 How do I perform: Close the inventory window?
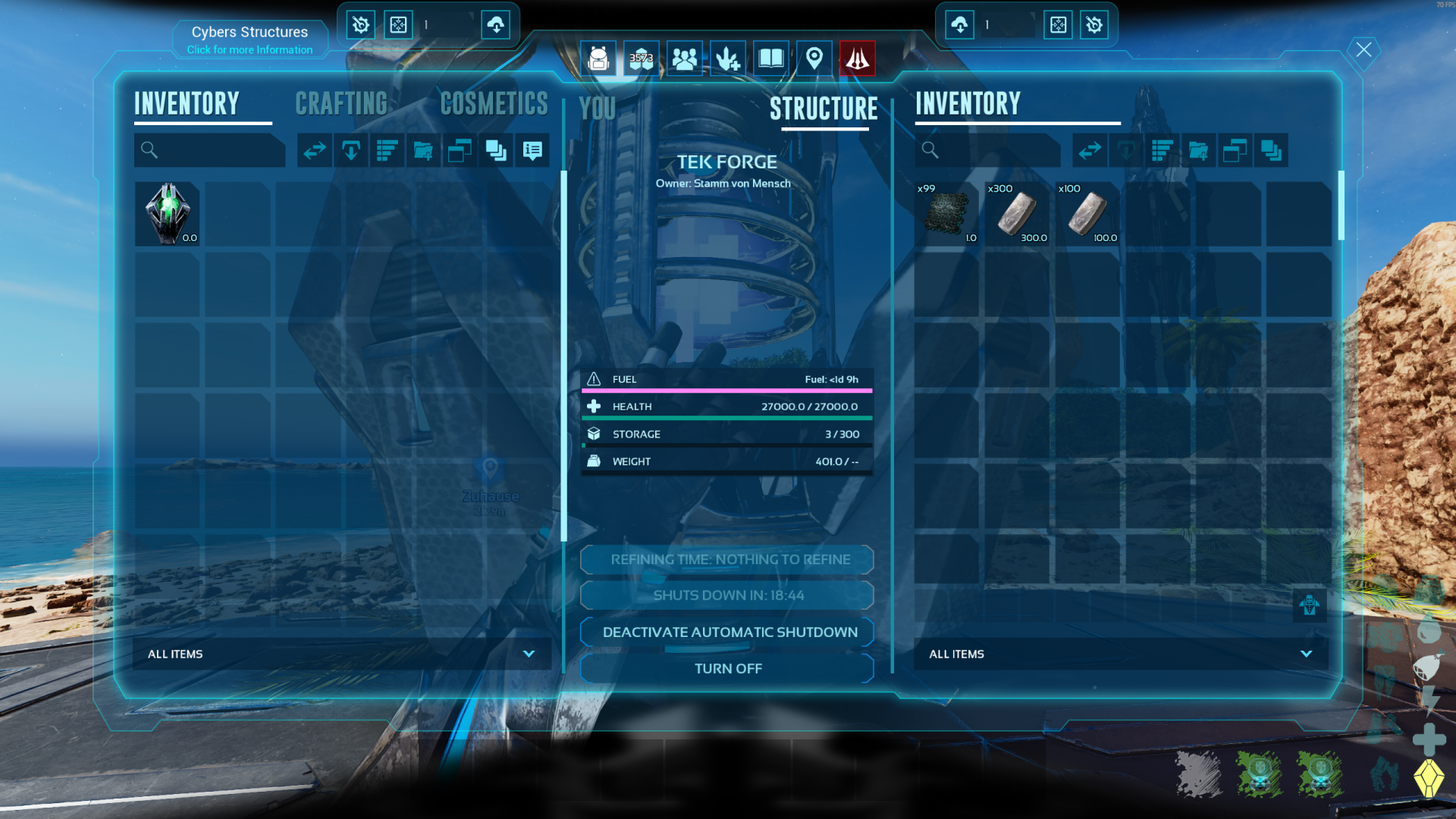click(1363, 50)
